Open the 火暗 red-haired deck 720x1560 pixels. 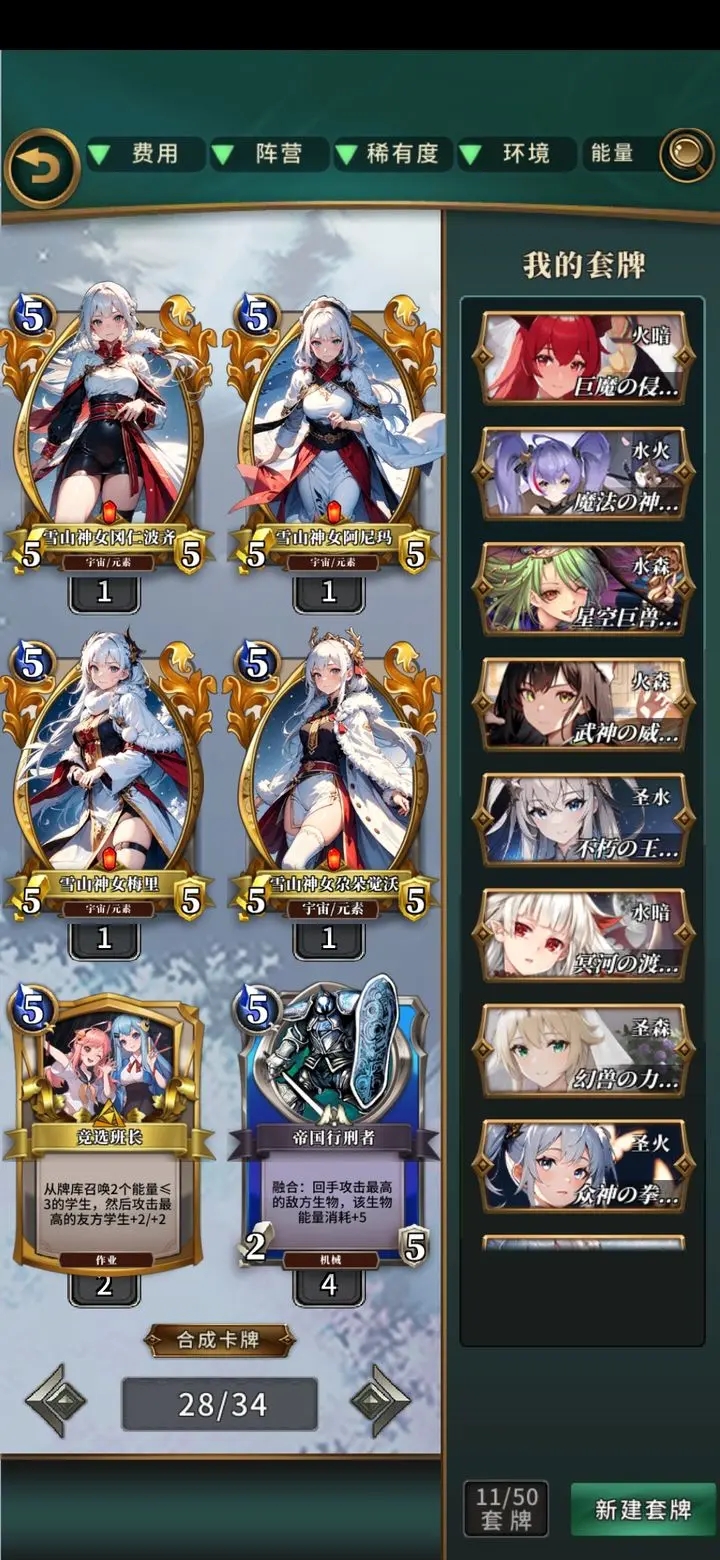583,358
